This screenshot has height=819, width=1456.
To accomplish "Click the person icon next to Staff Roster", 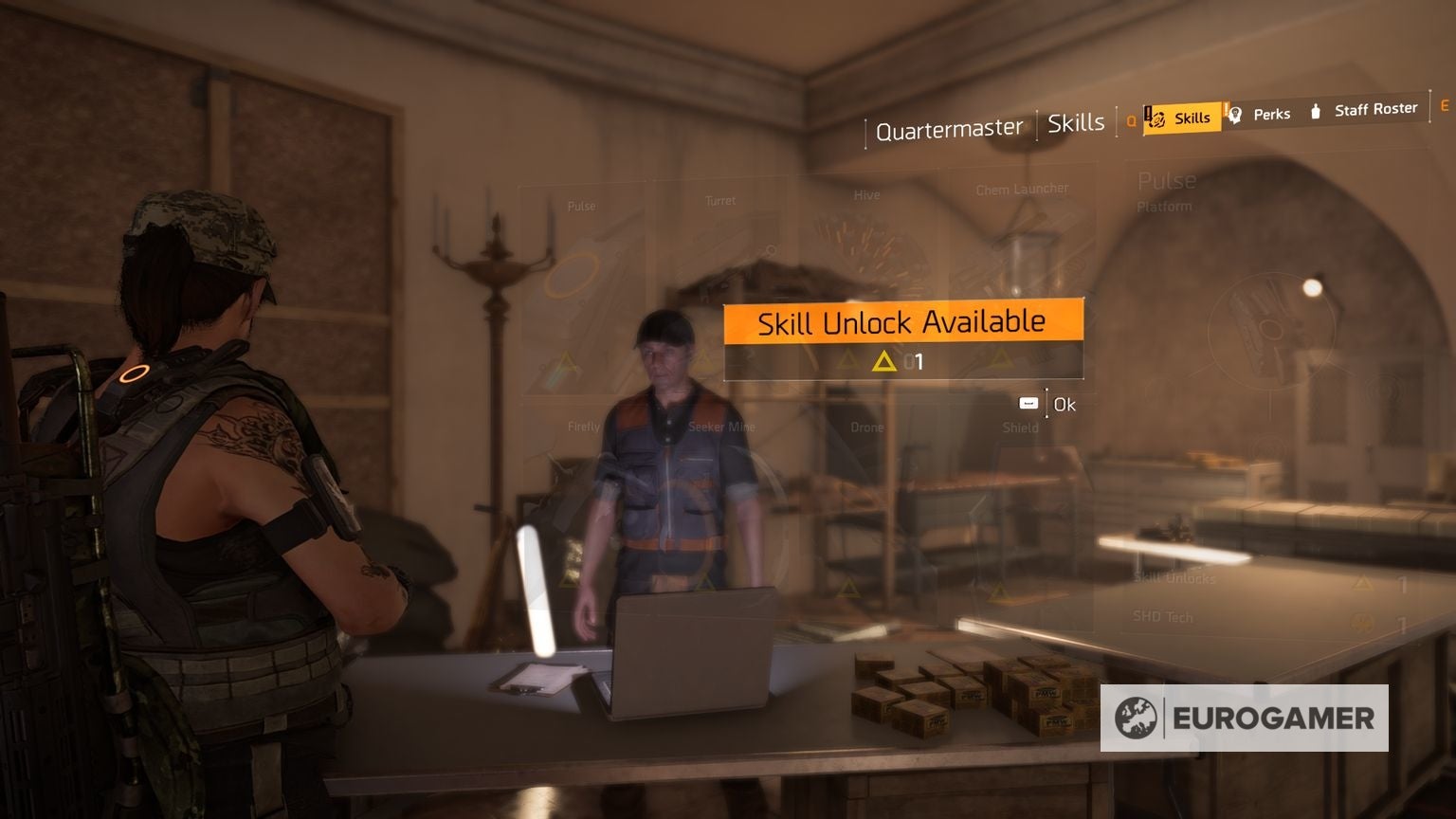I will pos(1316,111).
